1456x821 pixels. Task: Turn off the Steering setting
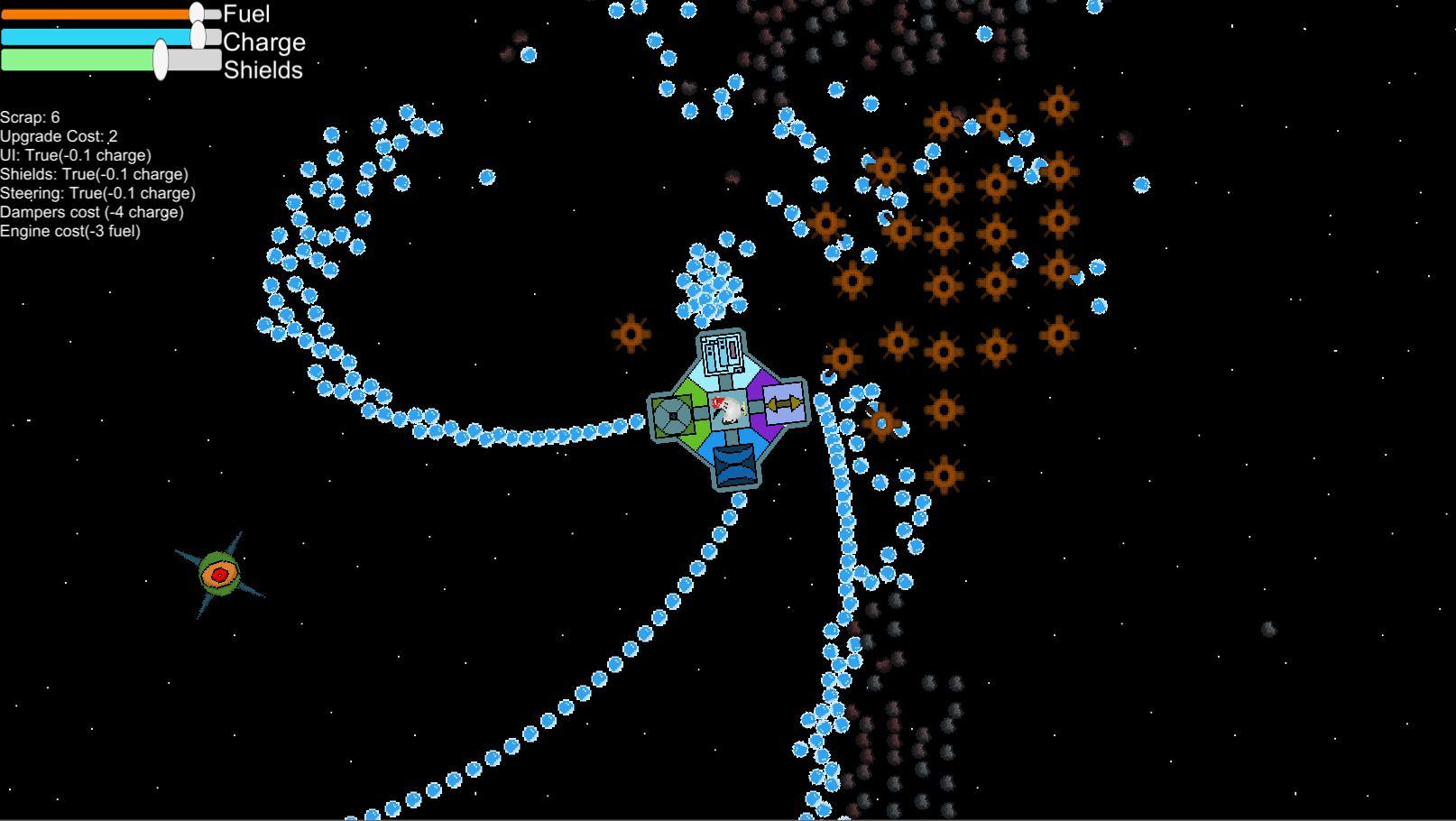(x=99, y=192)
